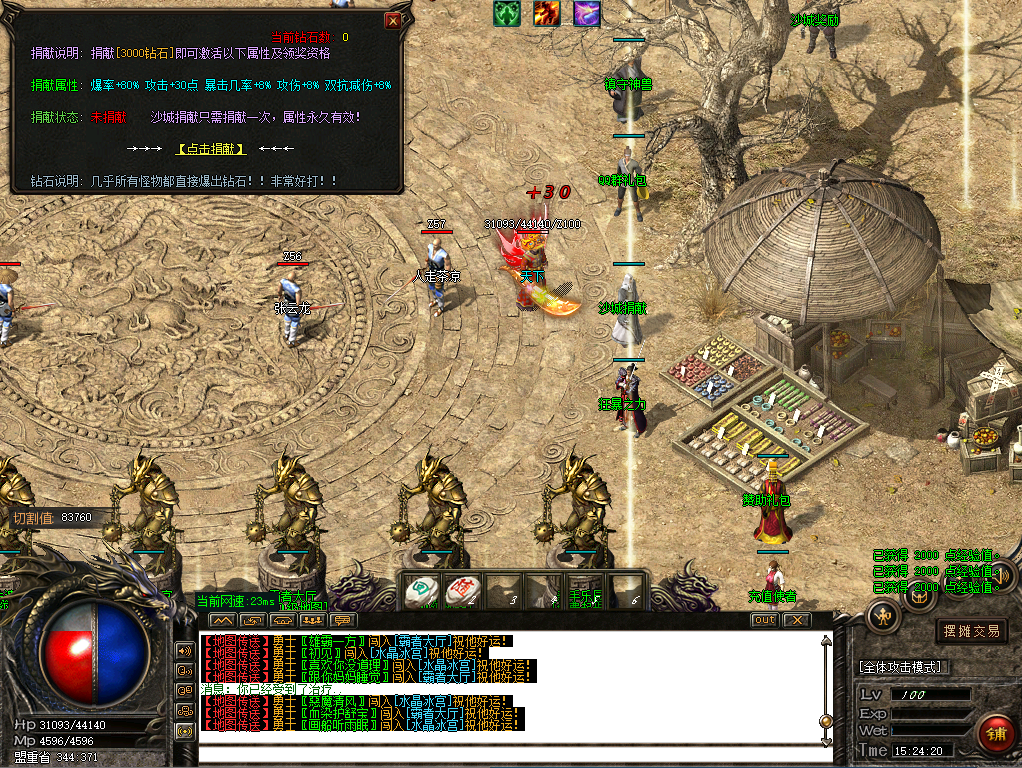Toggle the sound speaker round icon

click(999, 575)
